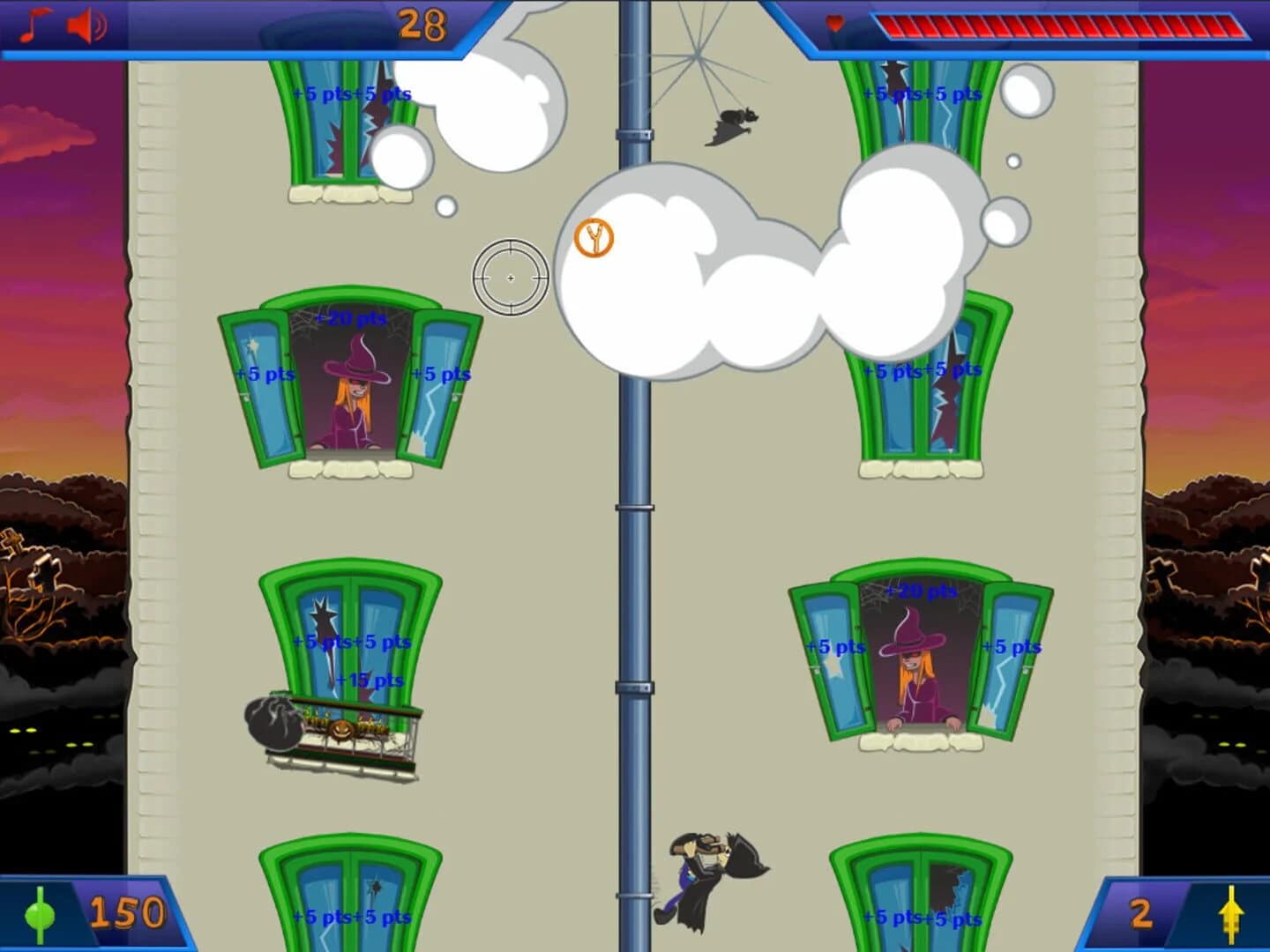Select the green slingshot ammo icon
Viewport: 1270px width, 952px height.
(40, 915)
